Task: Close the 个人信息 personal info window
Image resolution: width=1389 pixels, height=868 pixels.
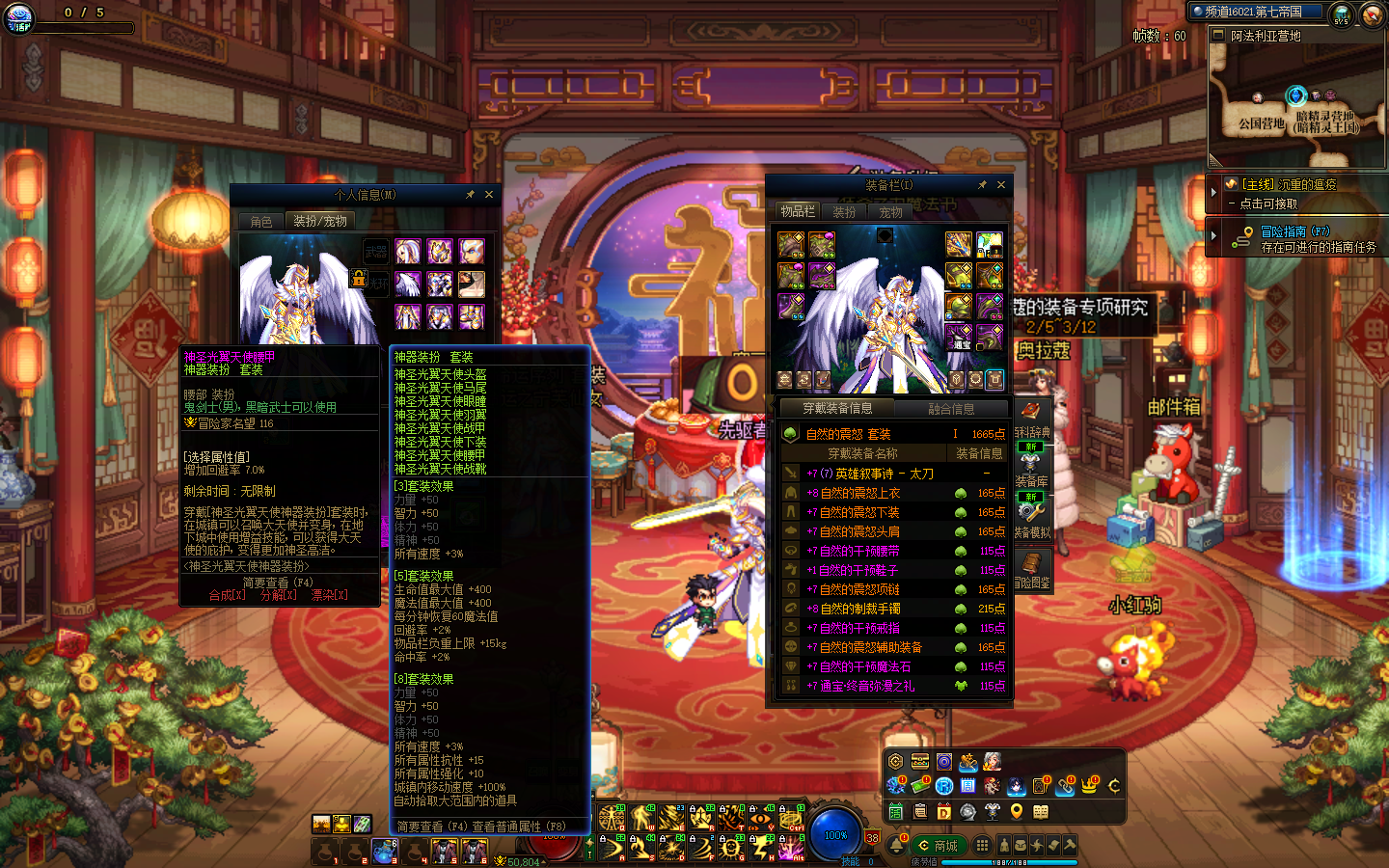Action: [x=489, y=195]
